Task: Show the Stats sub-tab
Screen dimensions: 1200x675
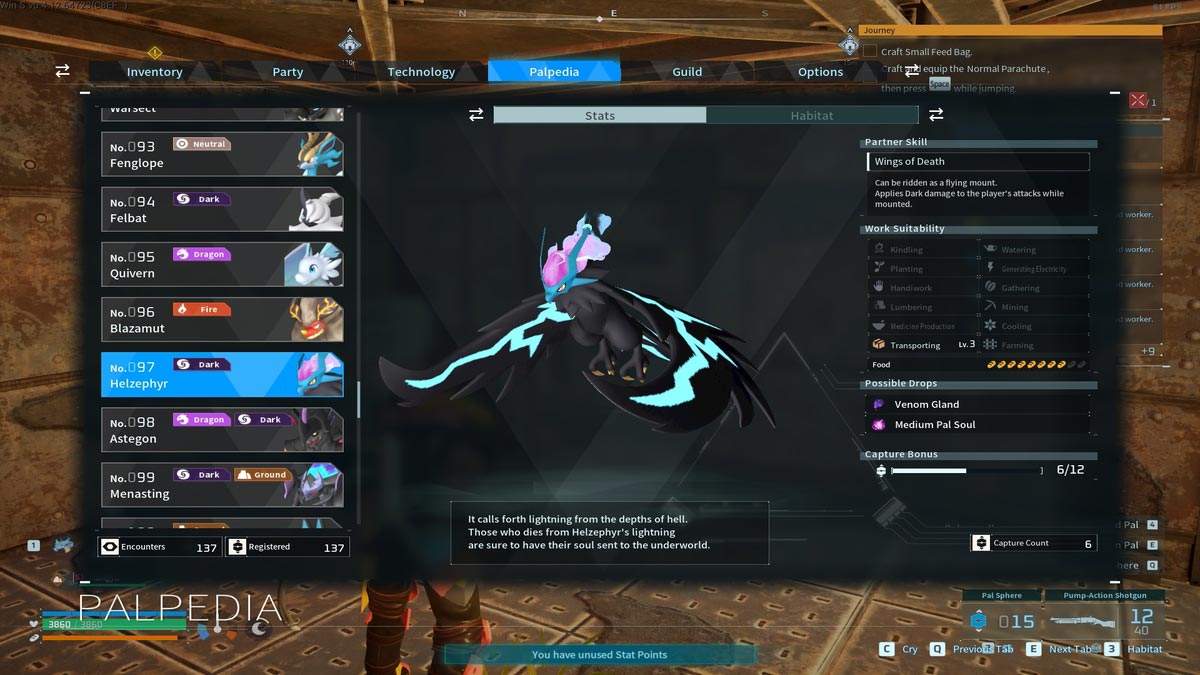Action: tap(600, 116)
